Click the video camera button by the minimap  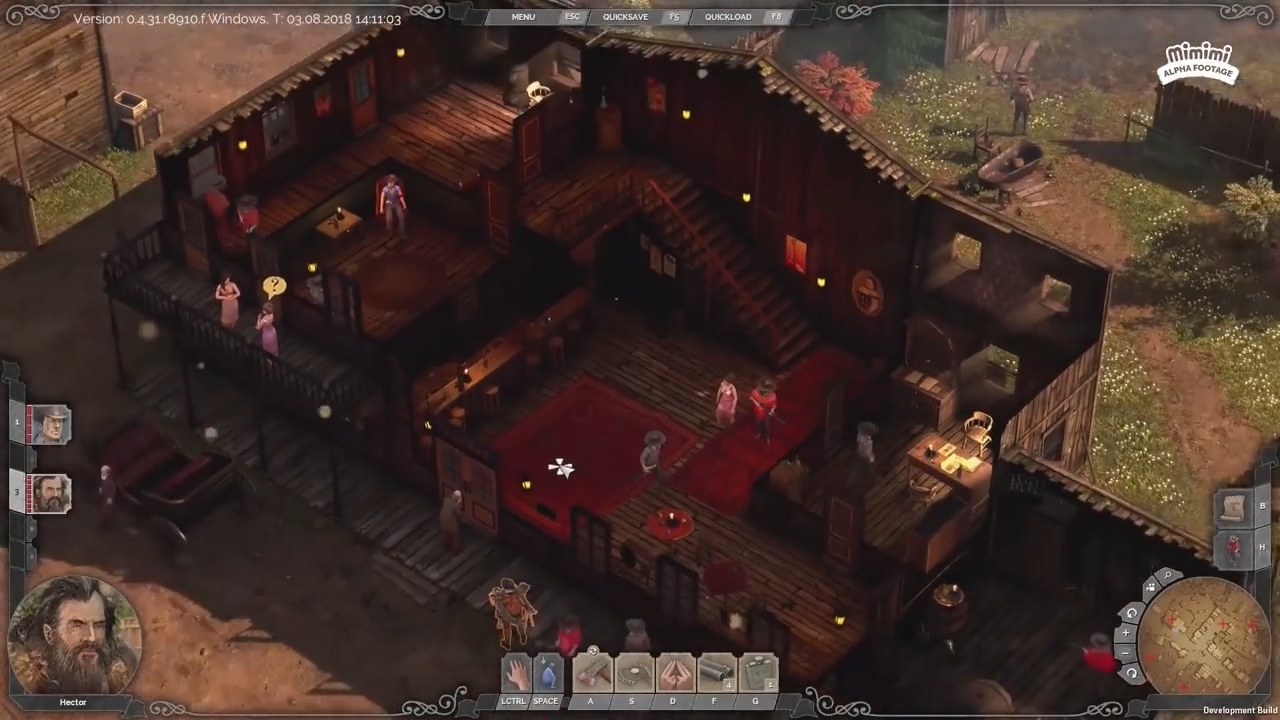point(1150,588)
